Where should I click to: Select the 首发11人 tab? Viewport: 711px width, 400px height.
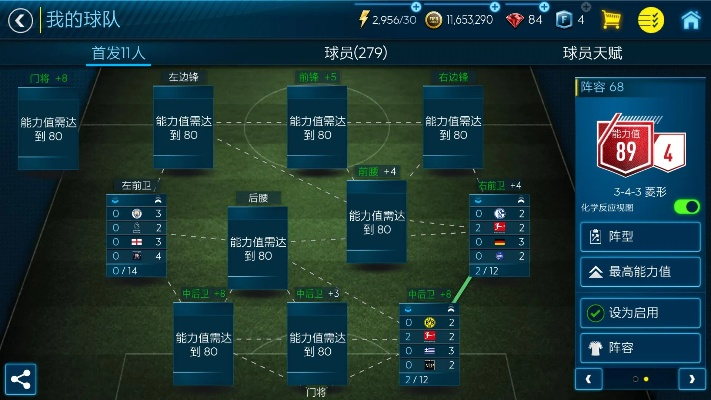[118, 53]
